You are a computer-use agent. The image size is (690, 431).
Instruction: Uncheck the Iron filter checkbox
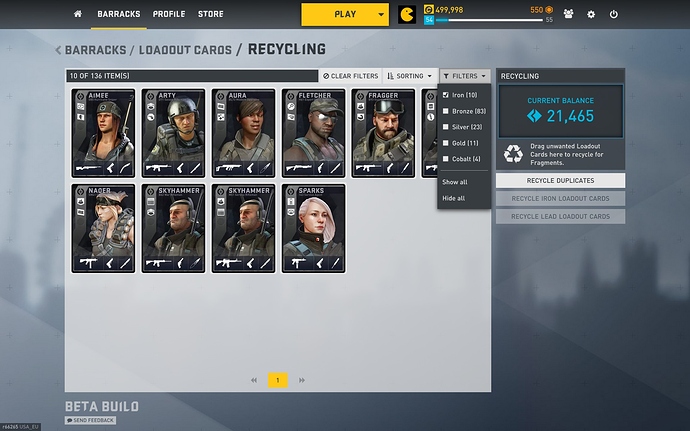[446, 95]
